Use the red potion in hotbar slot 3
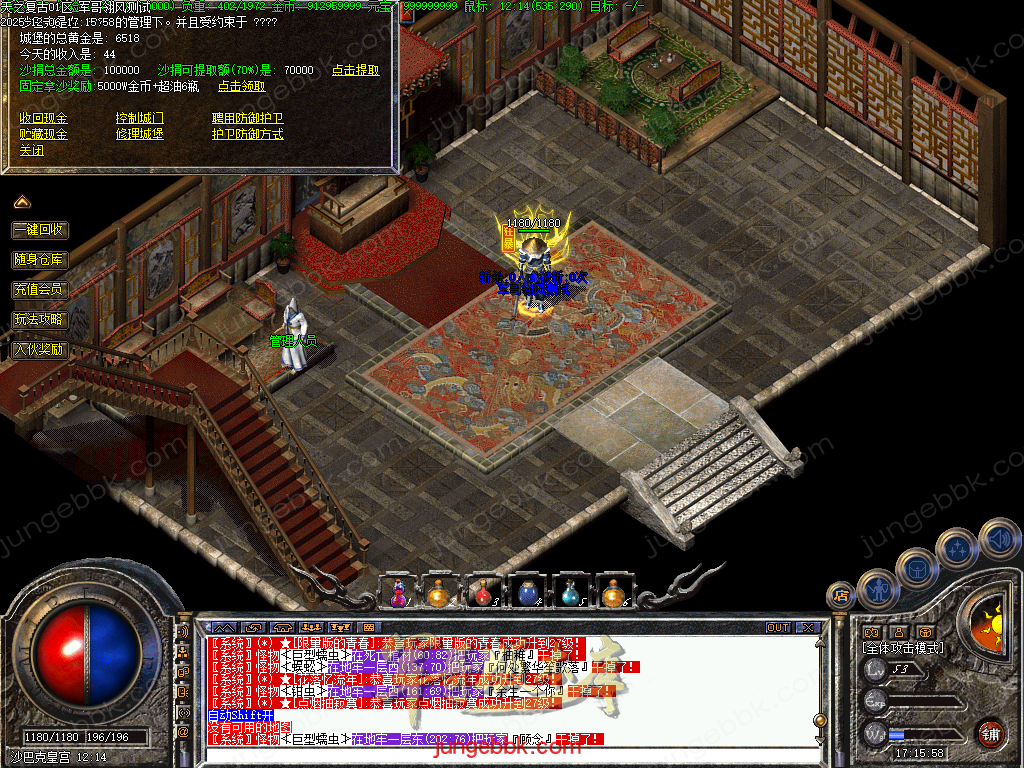Image resolution: width=1024 pixels, height=768 pixels. click(483, 592)
